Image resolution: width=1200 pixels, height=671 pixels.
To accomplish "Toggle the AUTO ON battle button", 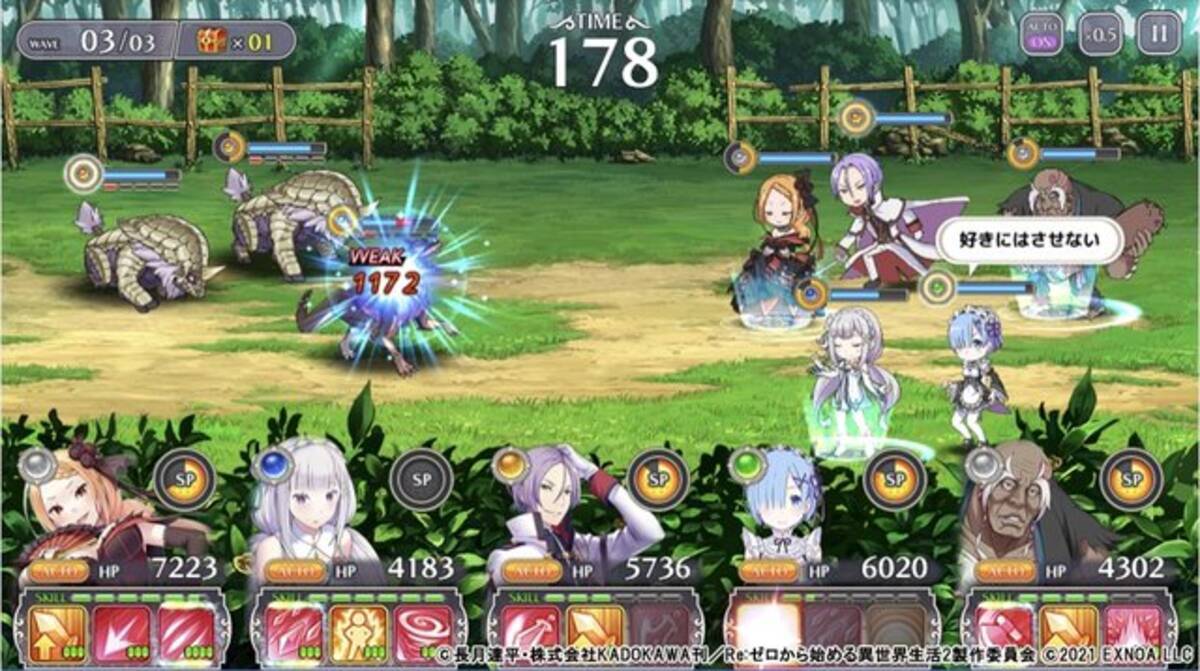I will click(1040, 38).
